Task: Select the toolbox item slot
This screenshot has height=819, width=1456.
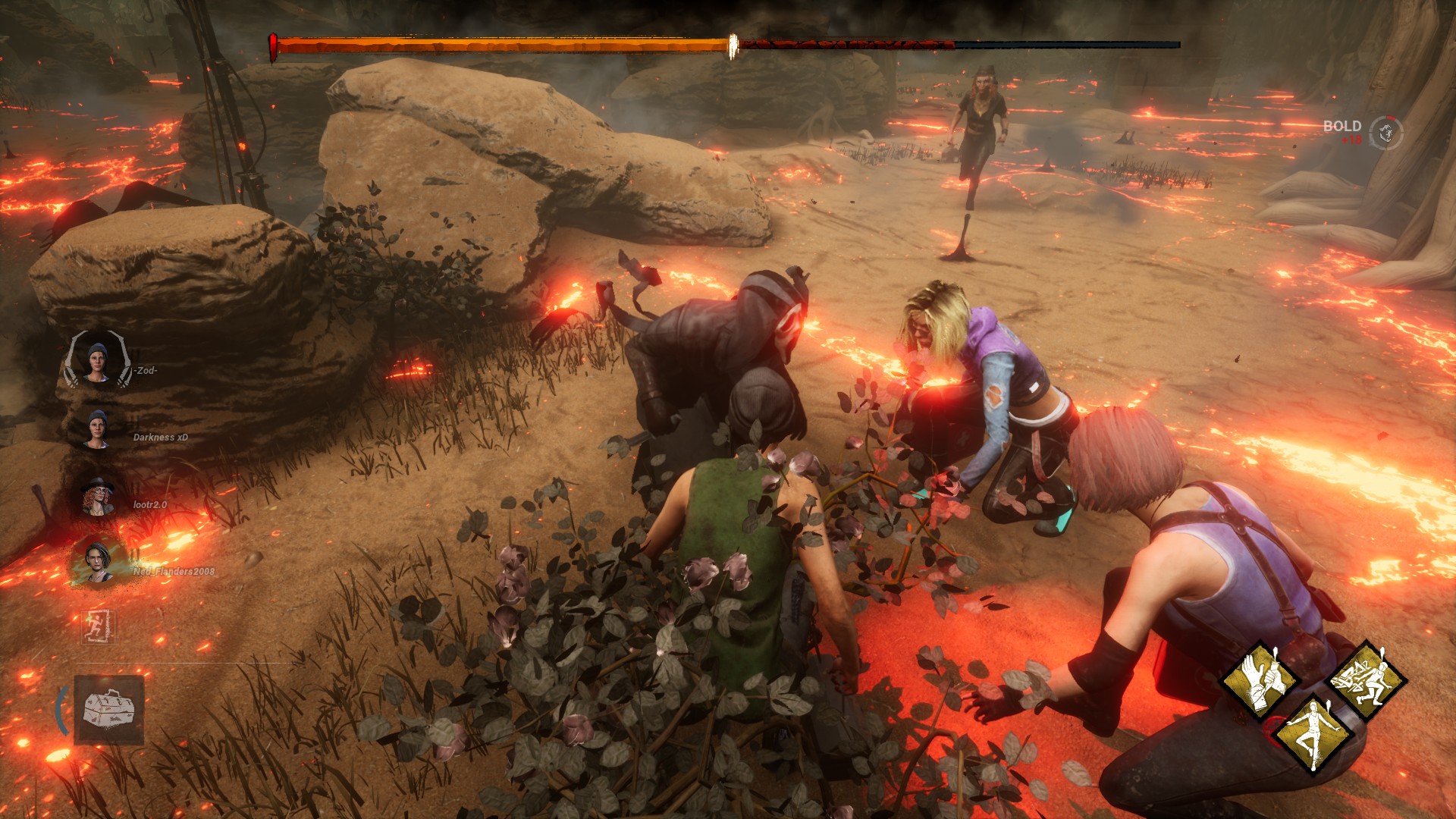Action: [x=109, y=710]
